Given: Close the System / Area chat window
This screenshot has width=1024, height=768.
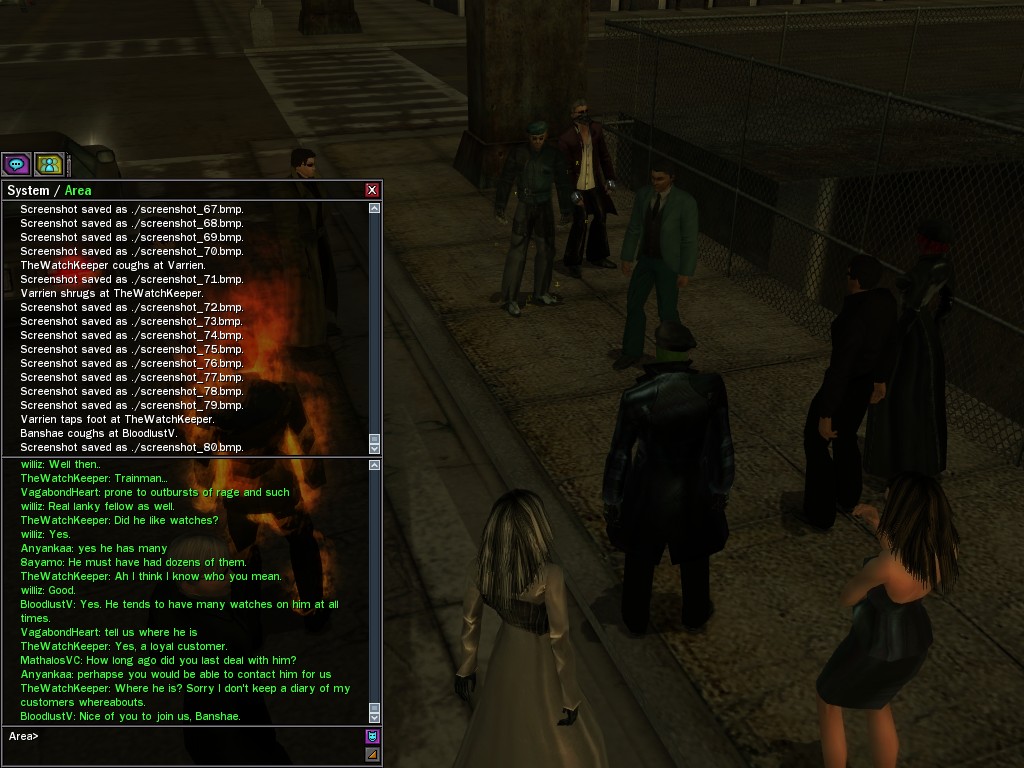Looking at the screenshot, I should 372,190.
